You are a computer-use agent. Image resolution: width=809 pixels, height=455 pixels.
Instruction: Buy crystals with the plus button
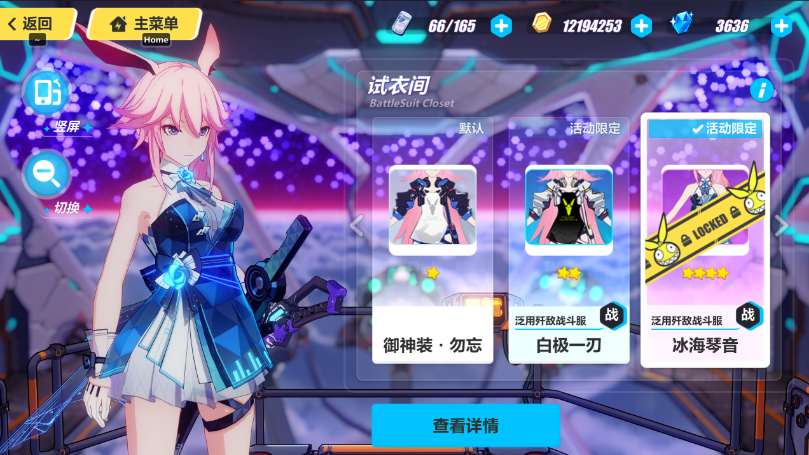click(x=782, y=26)
